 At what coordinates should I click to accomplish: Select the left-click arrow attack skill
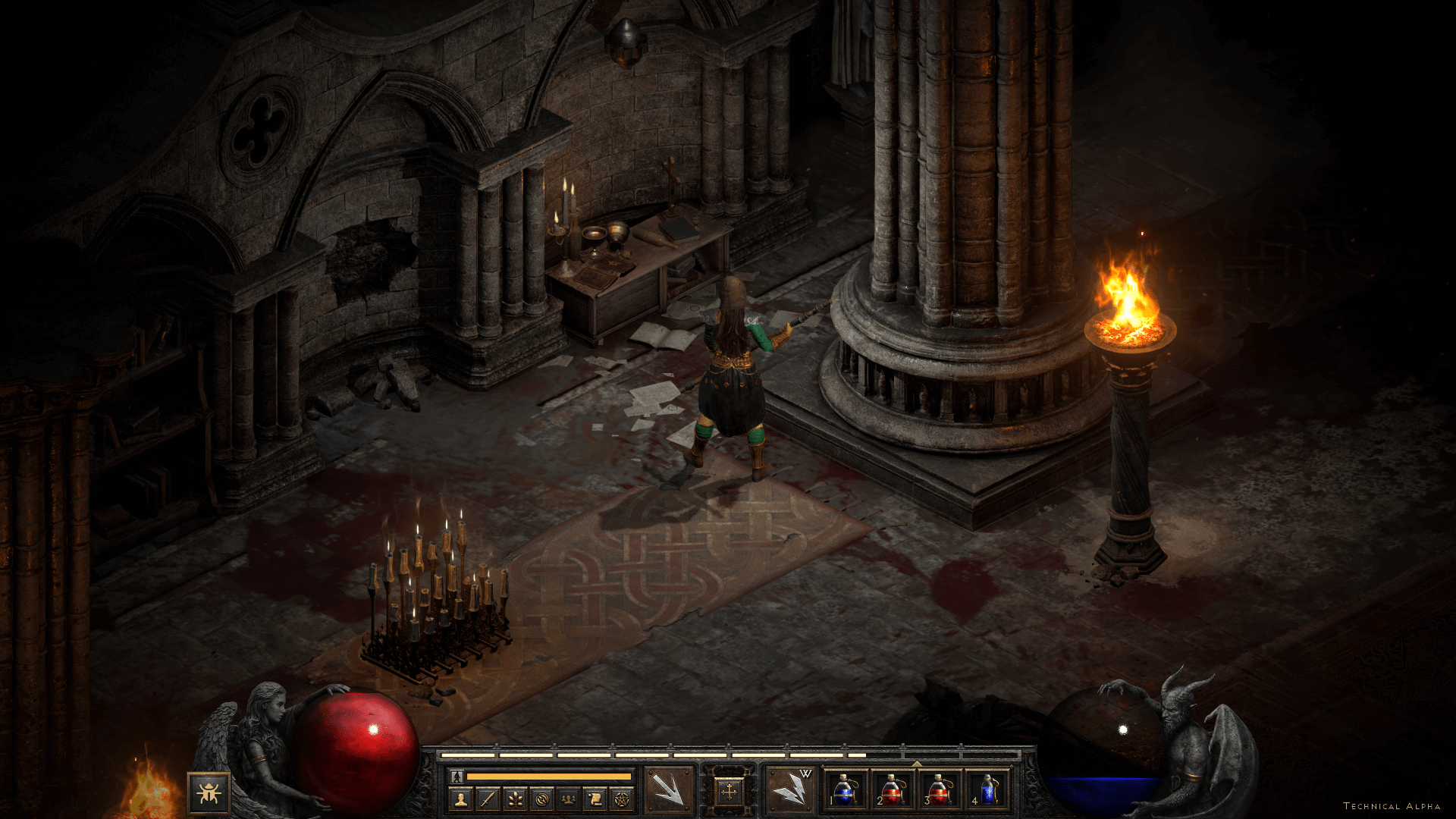pyautogui.click(x=669, y=791)
